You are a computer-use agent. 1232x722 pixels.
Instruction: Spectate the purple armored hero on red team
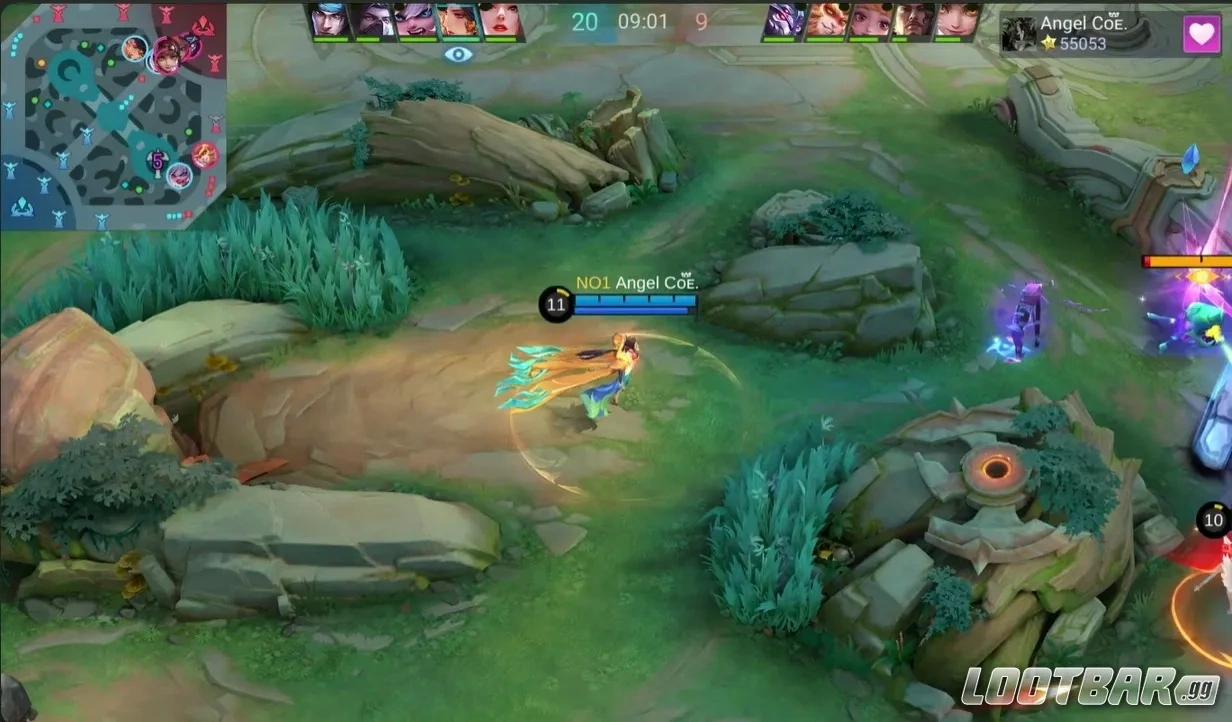click(x=783, y=20)
